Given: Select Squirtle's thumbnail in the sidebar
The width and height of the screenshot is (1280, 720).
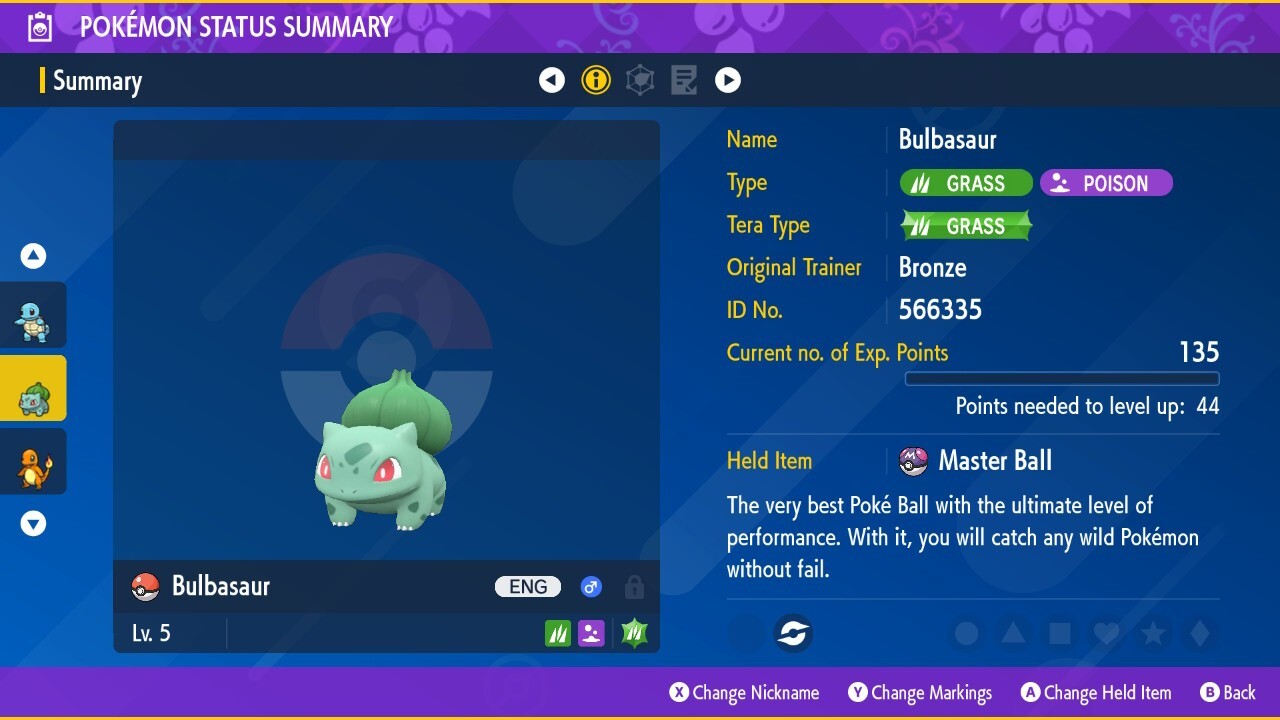Looking at the screenshot, I should 33,314.
